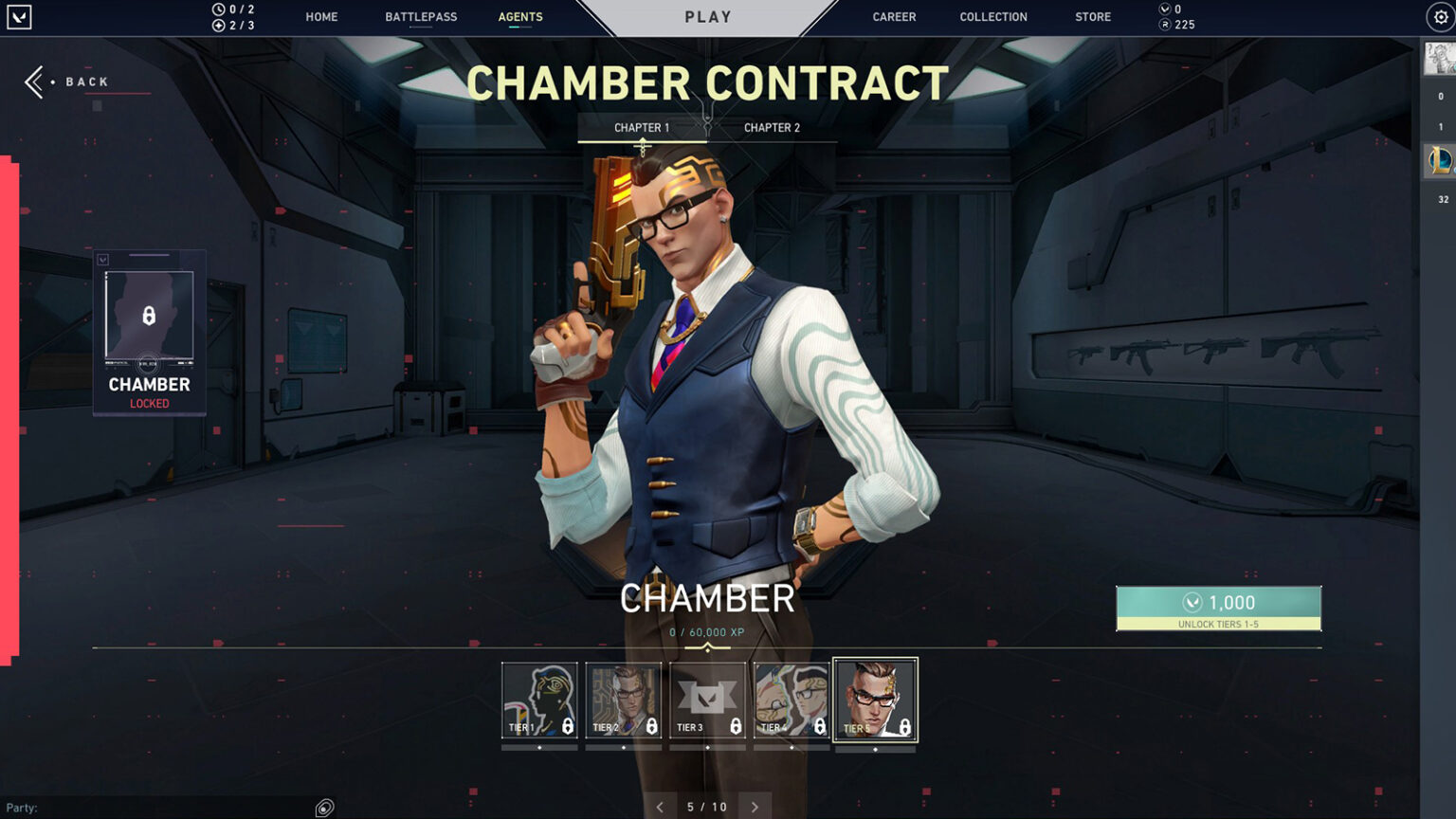Click the Unlock Tiers 1-5 button
The image size is (1456, 819).
coord(1218,608)
